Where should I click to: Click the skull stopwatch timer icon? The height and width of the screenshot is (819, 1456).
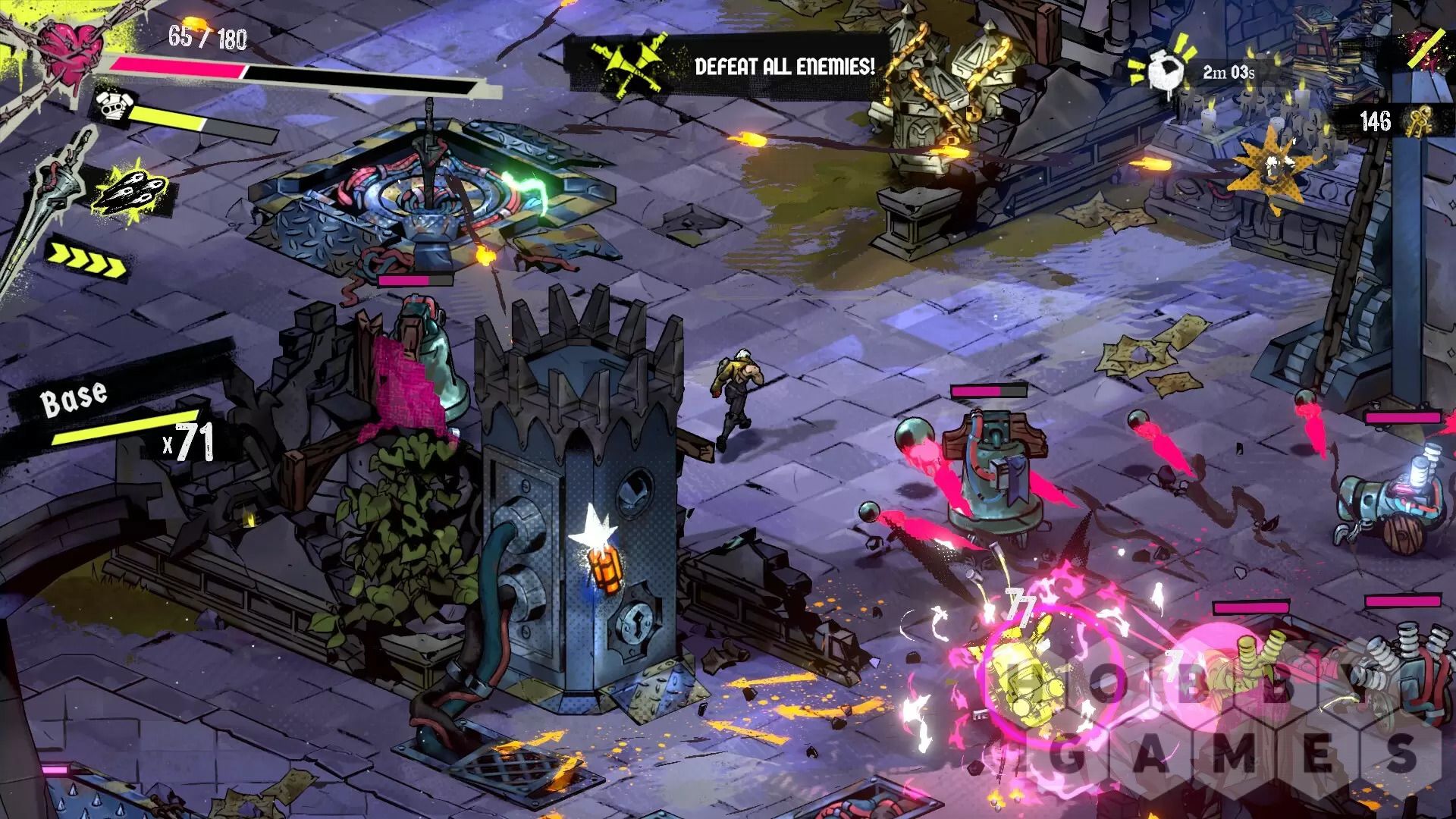tap(1162, 72)
